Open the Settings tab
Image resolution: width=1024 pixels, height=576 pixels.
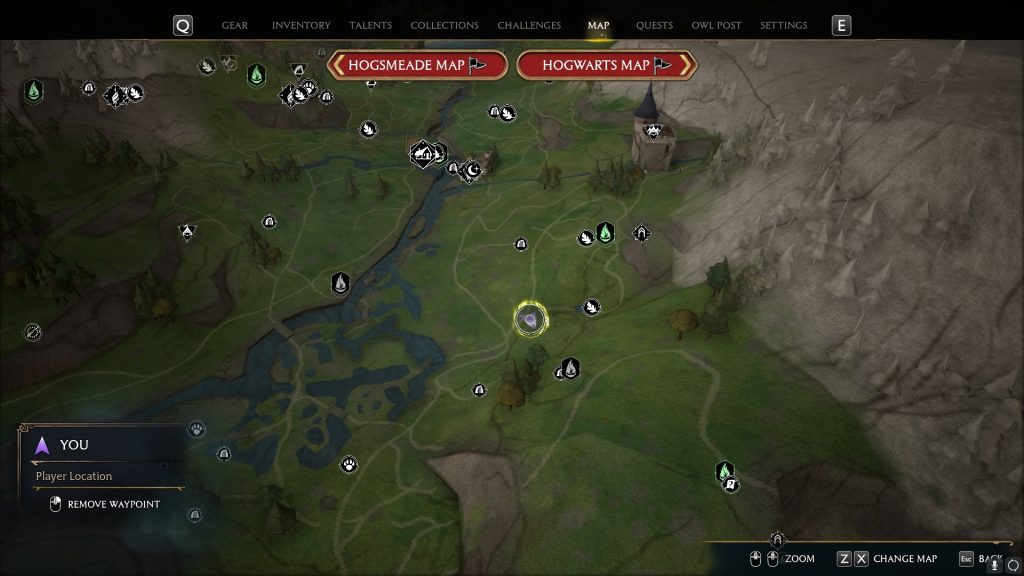click(x=783, y=25)
